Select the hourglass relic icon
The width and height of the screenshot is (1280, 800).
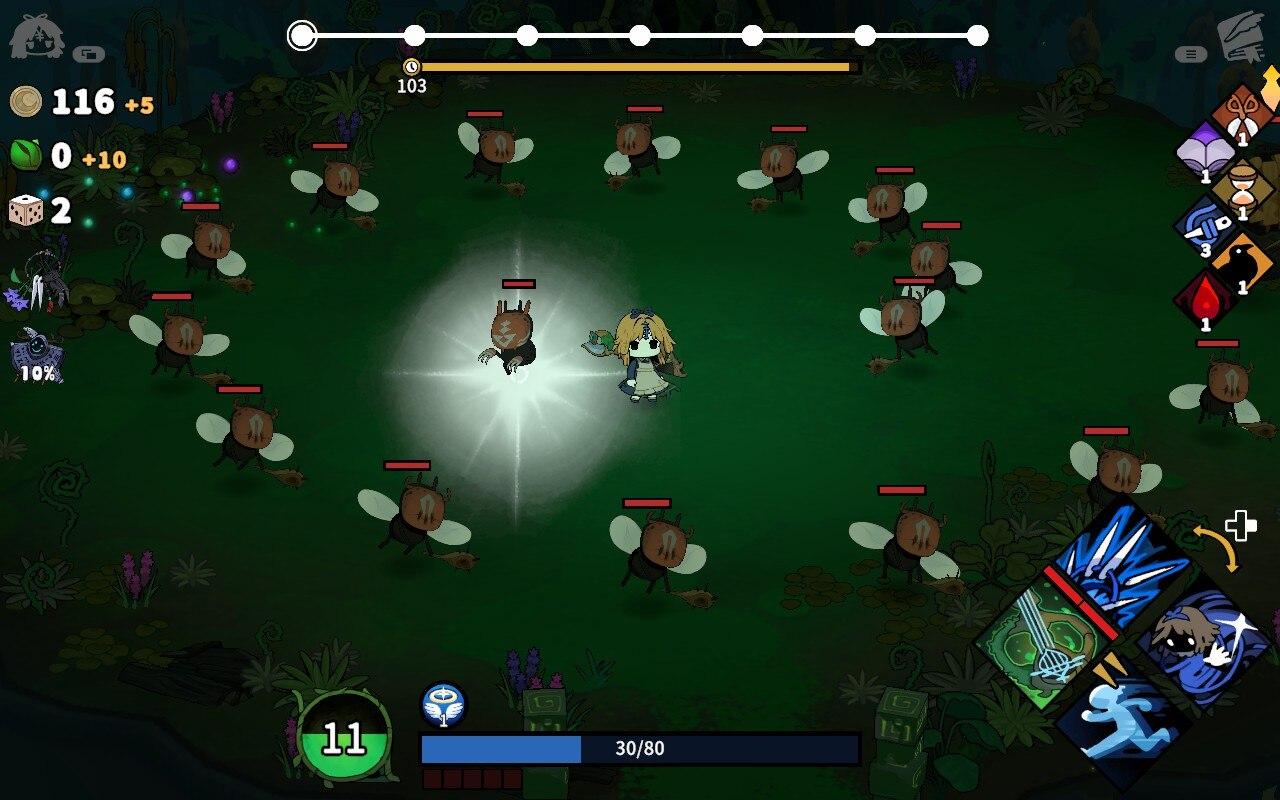click(1243, 187)
